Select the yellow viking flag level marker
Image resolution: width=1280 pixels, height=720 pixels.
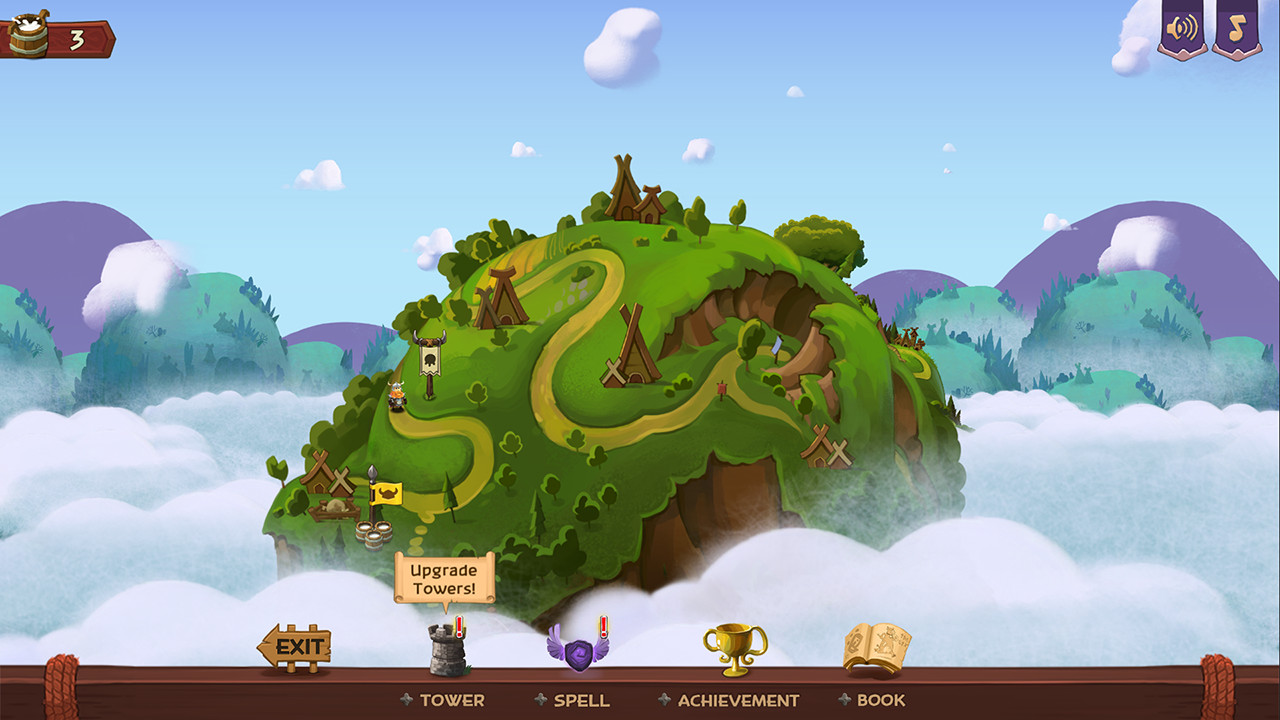pyautogui.click(x=385, y=493)
